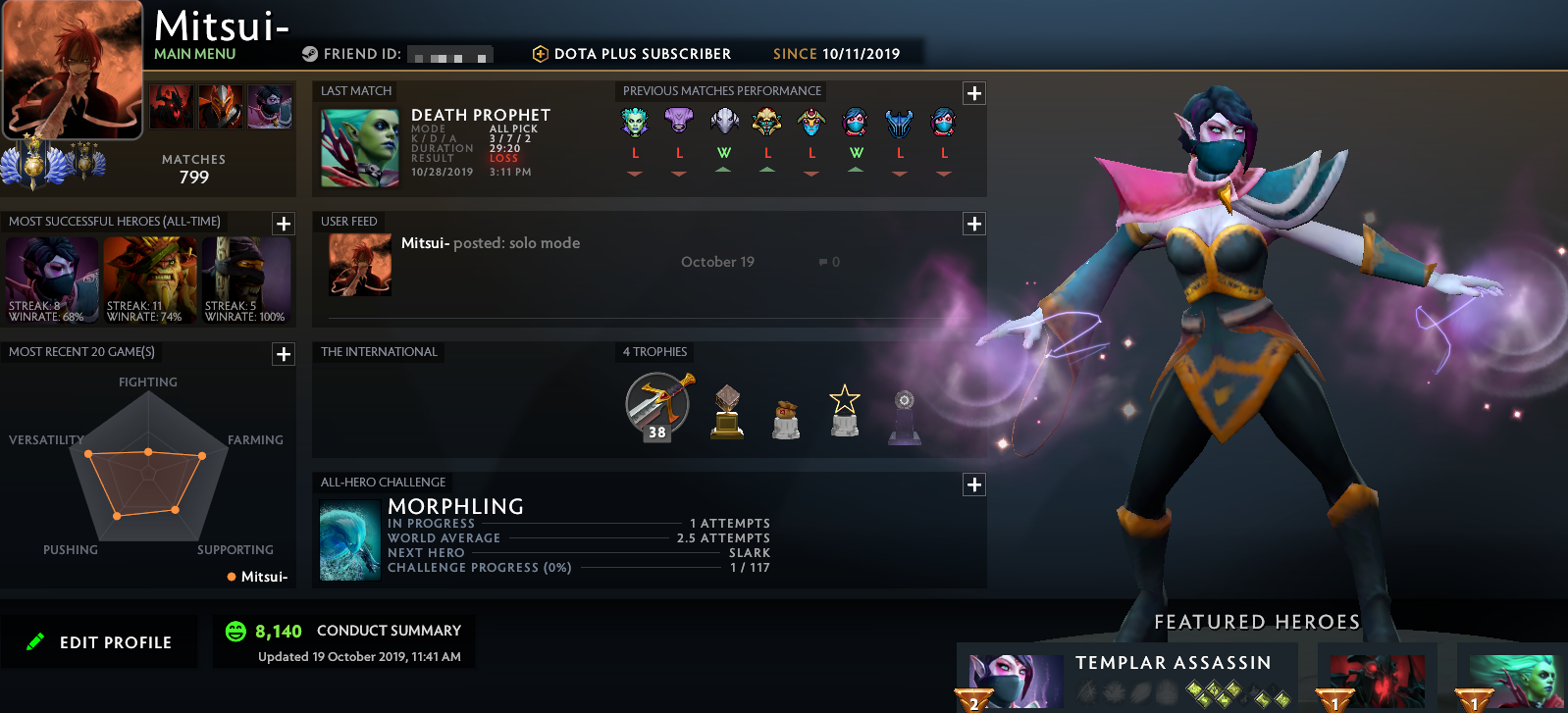1568x713 pixels.
Task: View the Bounty Hunter hero with 100% winrate
Action: tap(247, 278)
